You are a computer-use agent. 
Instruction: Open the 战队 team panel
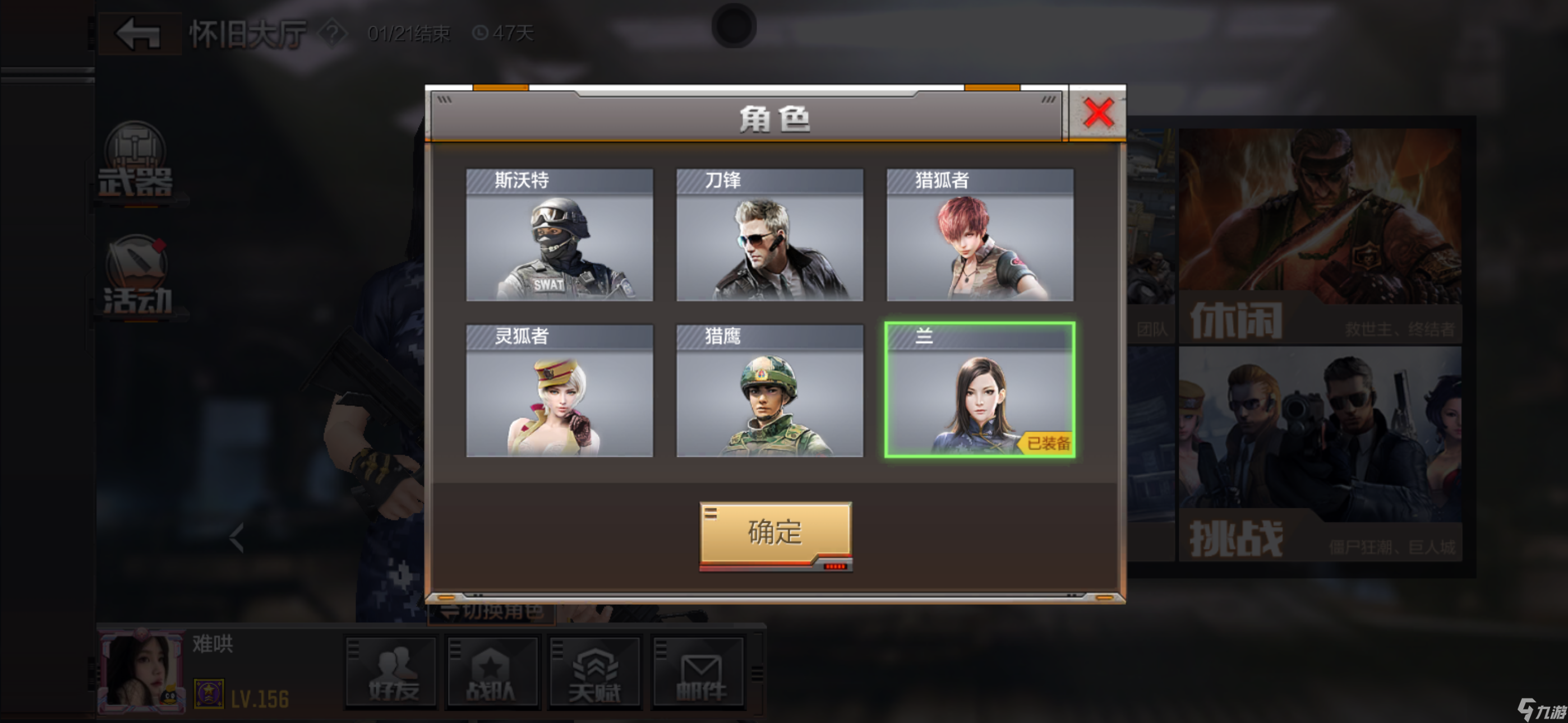tap(493, 673)
